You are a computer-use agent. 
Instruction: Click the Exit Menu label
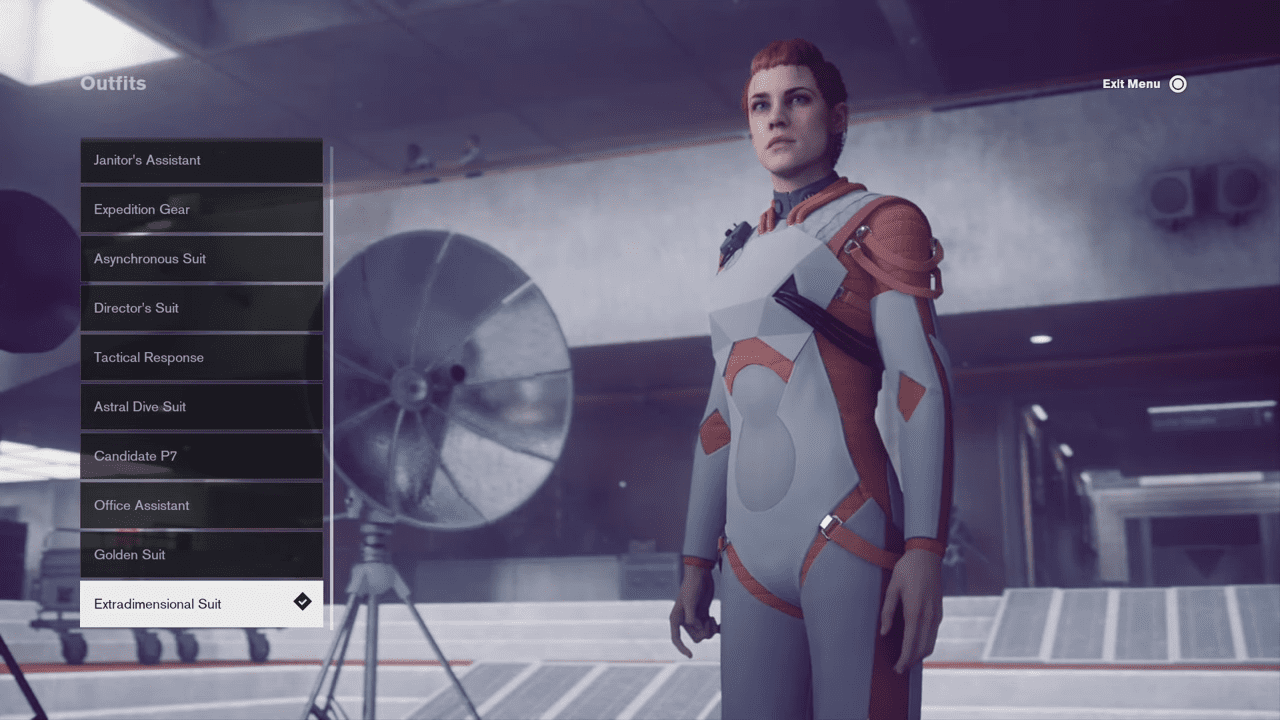coord(1131,84)
